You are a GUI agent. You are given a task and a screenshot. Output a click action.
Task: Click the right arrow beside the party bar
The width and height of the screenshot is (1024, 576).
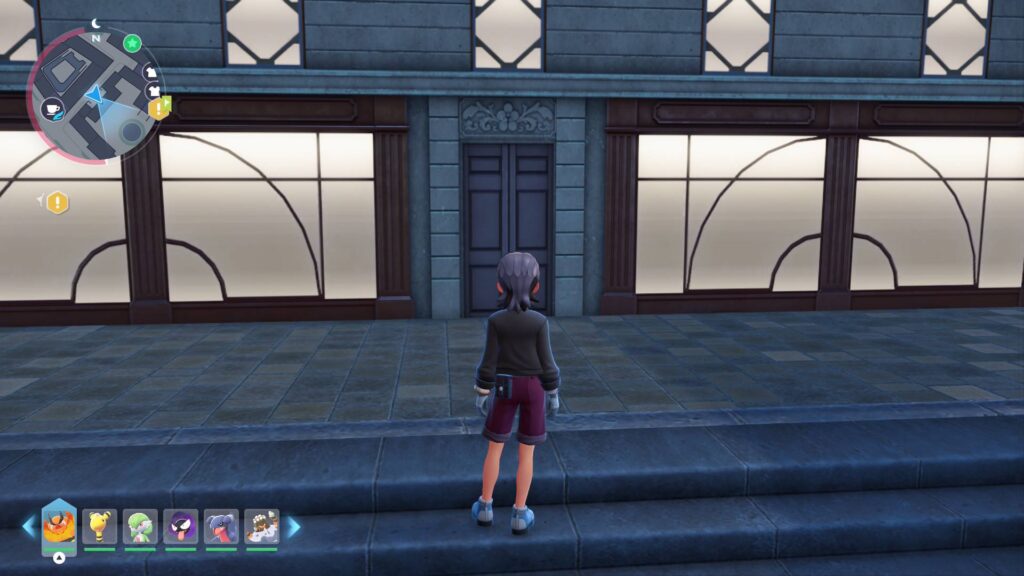coord(293,526)
